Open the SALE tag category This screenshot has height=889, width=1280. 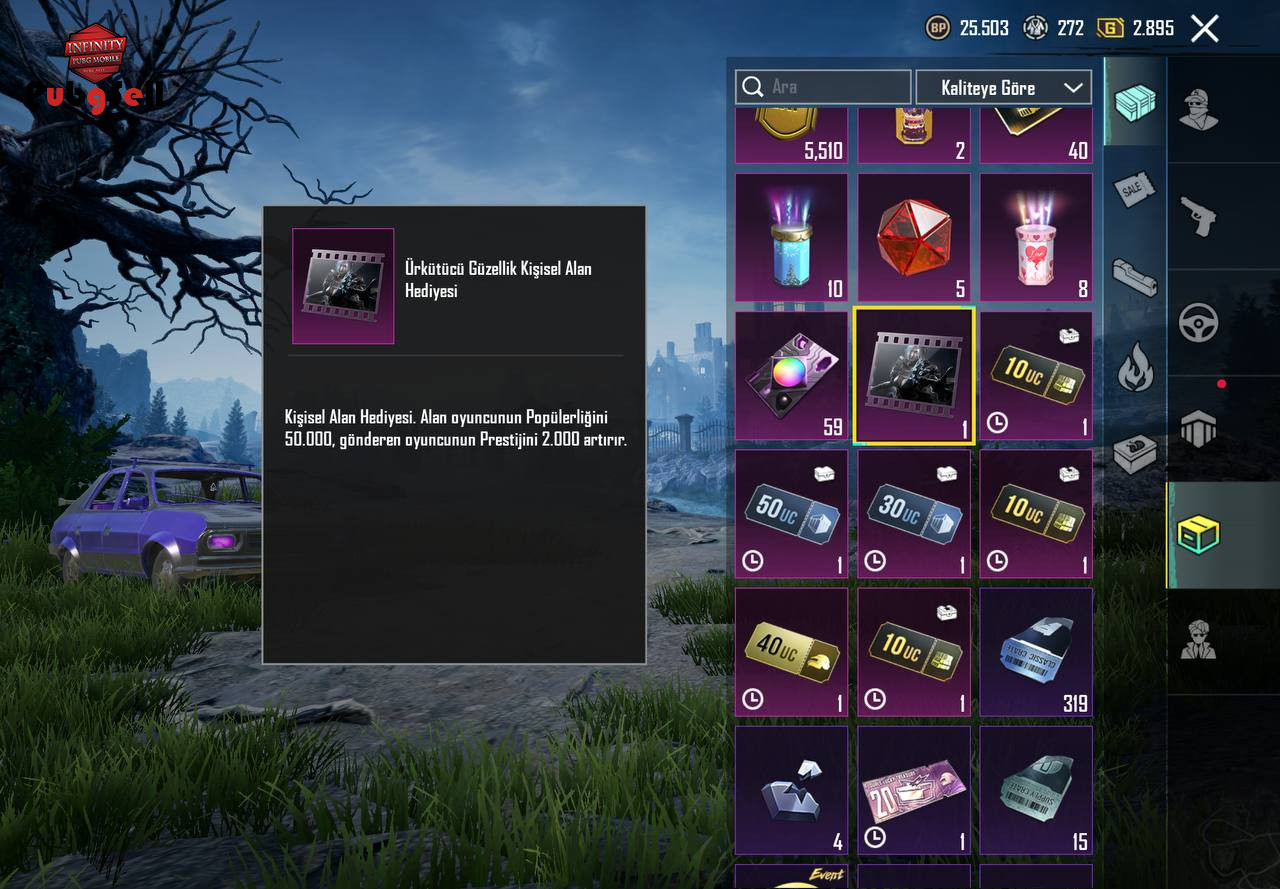(x=1135, y=190)
